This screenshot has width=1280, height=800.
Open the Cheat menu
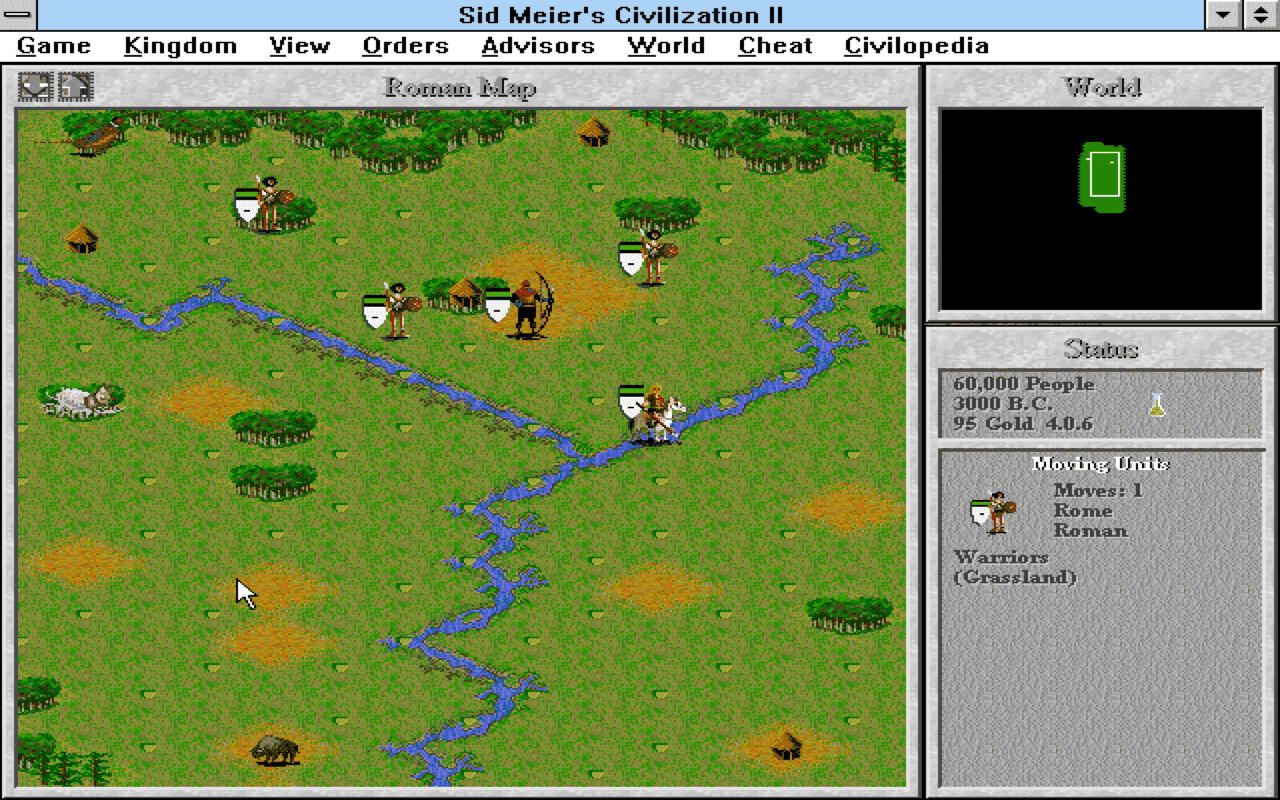[774, 45]
